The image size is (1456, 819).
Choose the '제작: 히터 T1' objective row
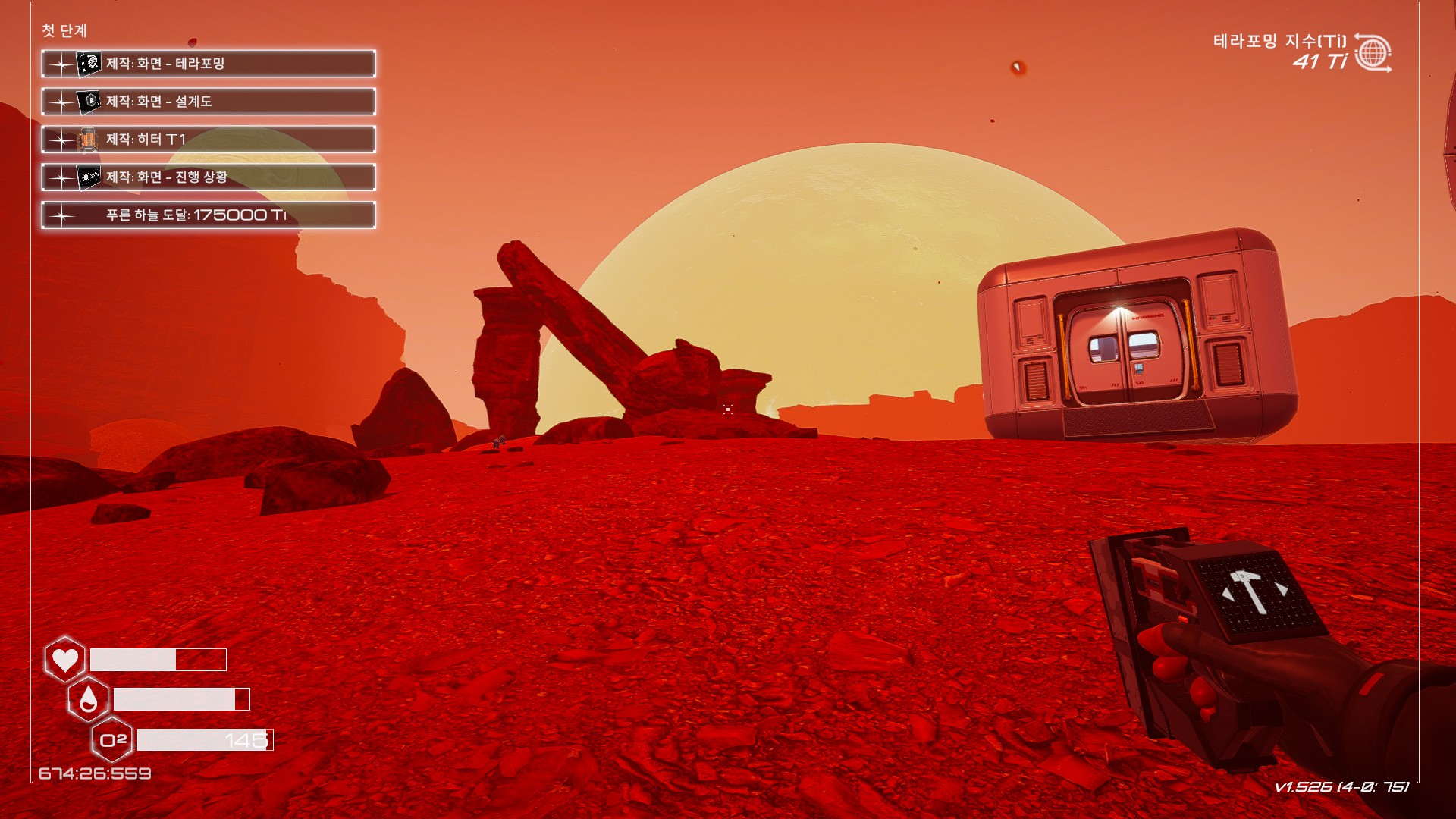(x=209, y=140)
